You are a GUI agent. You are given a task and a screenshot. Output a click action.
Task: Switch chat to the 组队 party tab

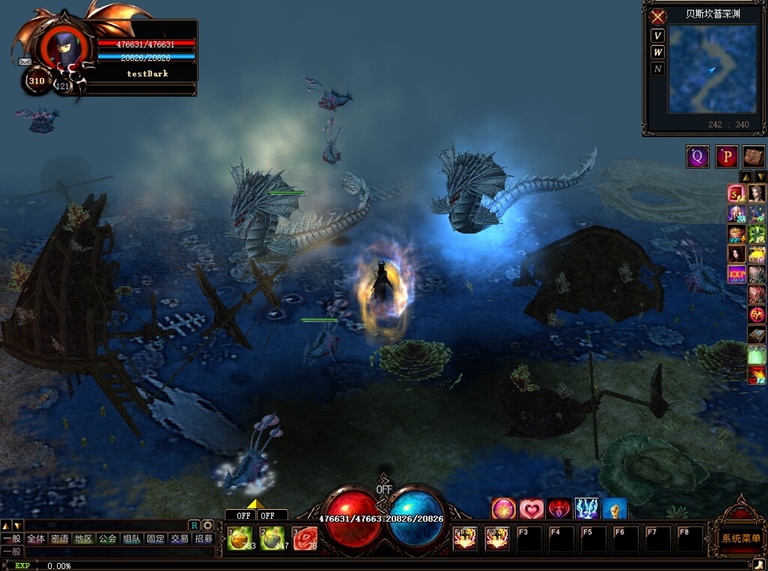(x=131, y=538)
